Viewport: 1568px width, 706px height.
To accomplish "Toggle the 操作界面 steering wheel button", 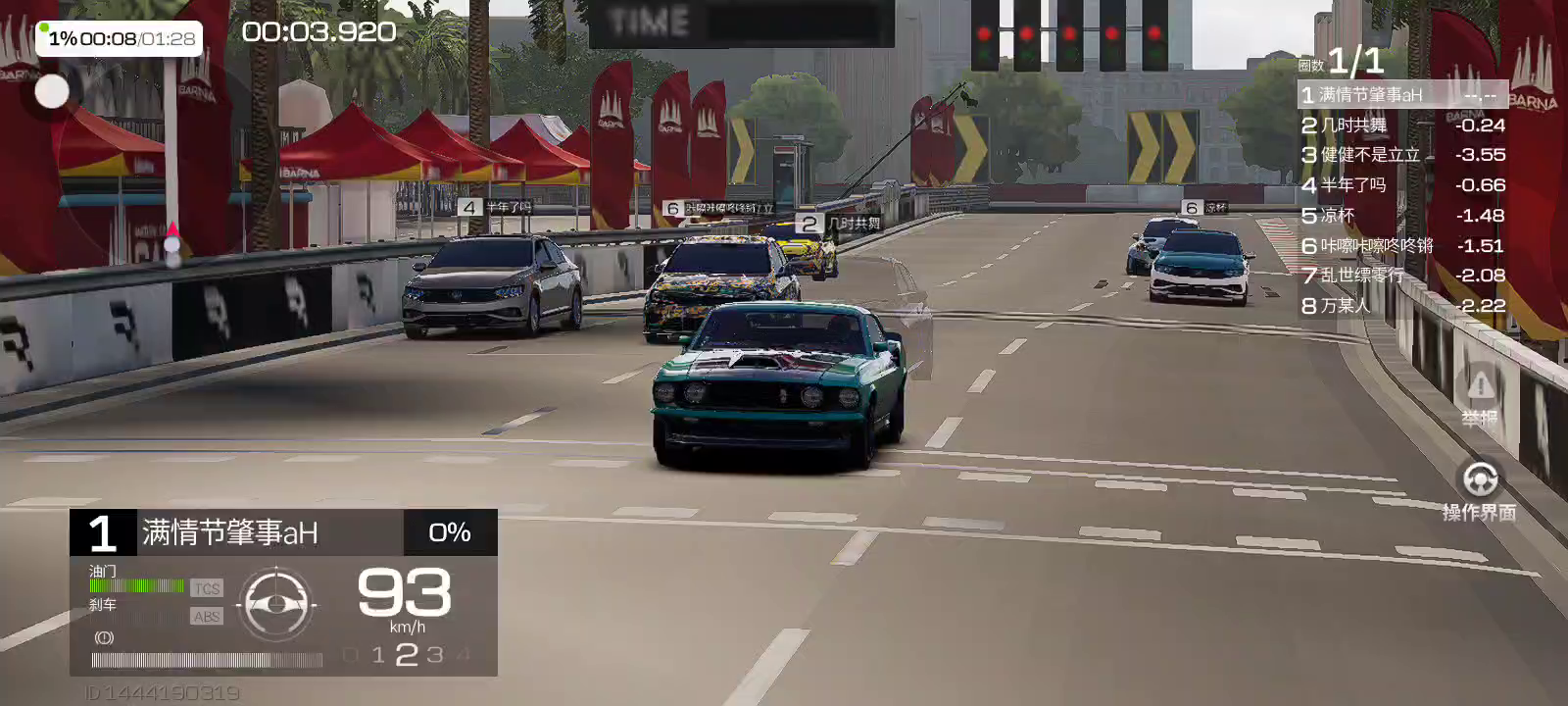I will tap(1479, 488).
